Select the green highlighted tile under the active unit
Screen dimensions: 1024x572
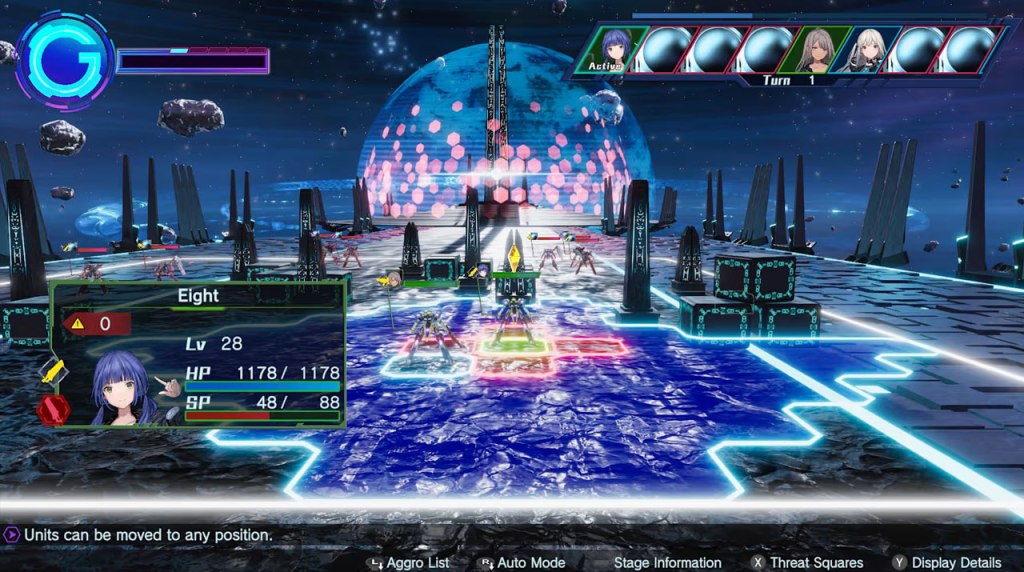[x=514, y=345]
